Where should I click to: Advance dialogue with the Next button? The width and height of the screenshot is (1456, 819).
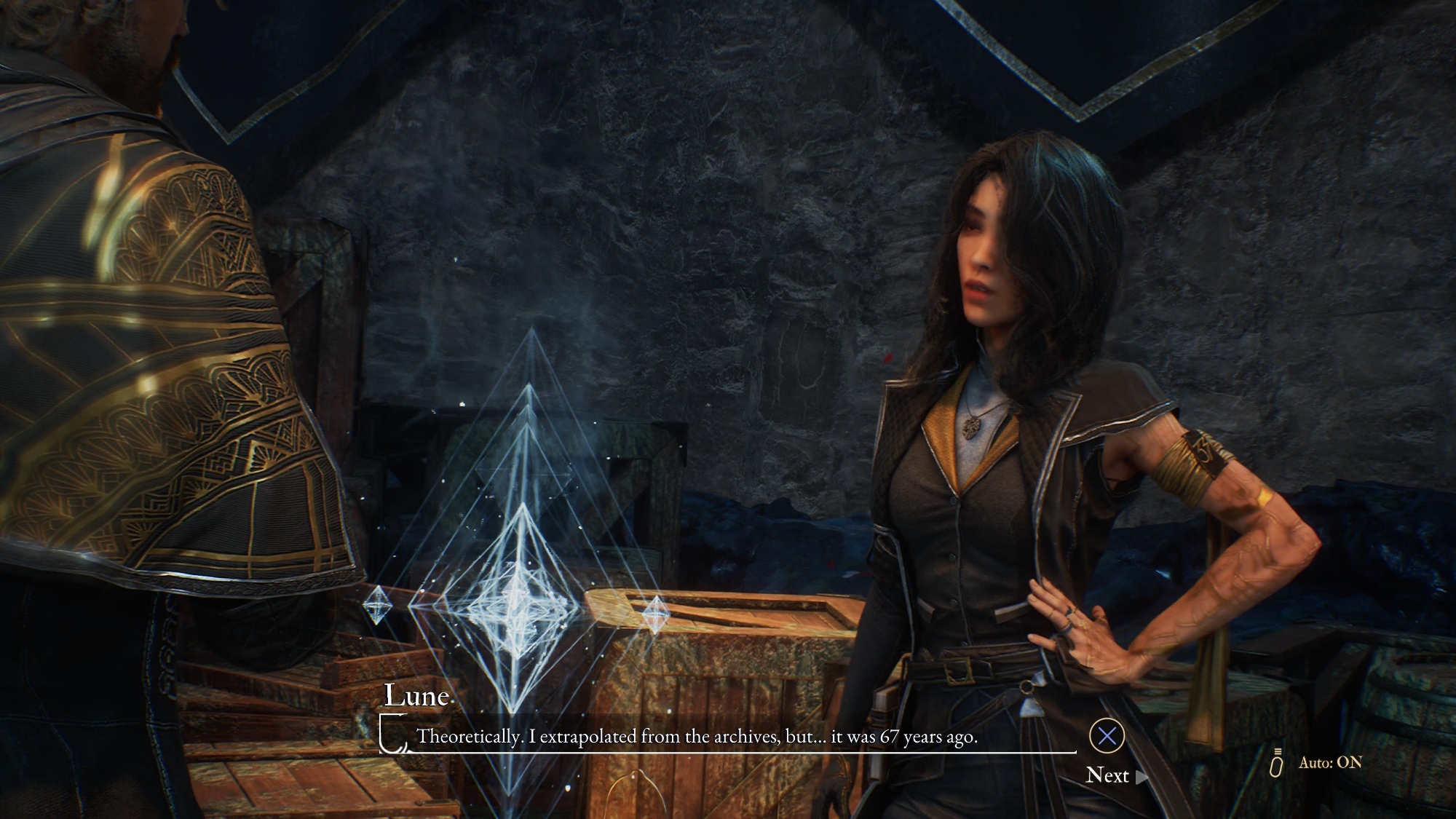(1108, 775)
